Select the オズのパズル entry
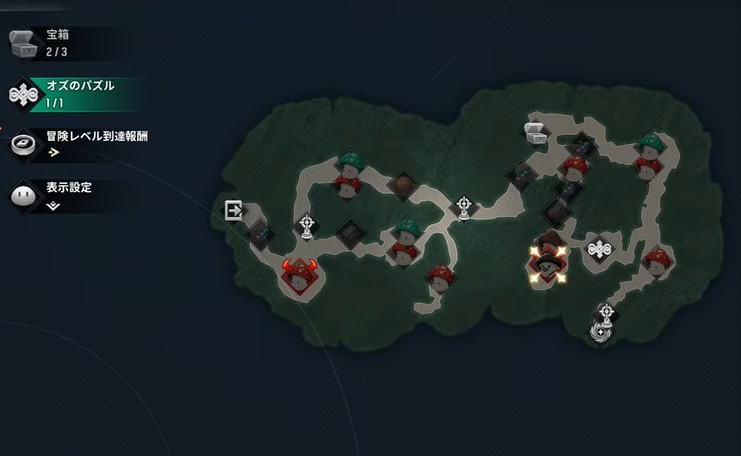 click(x=70, y=93)
